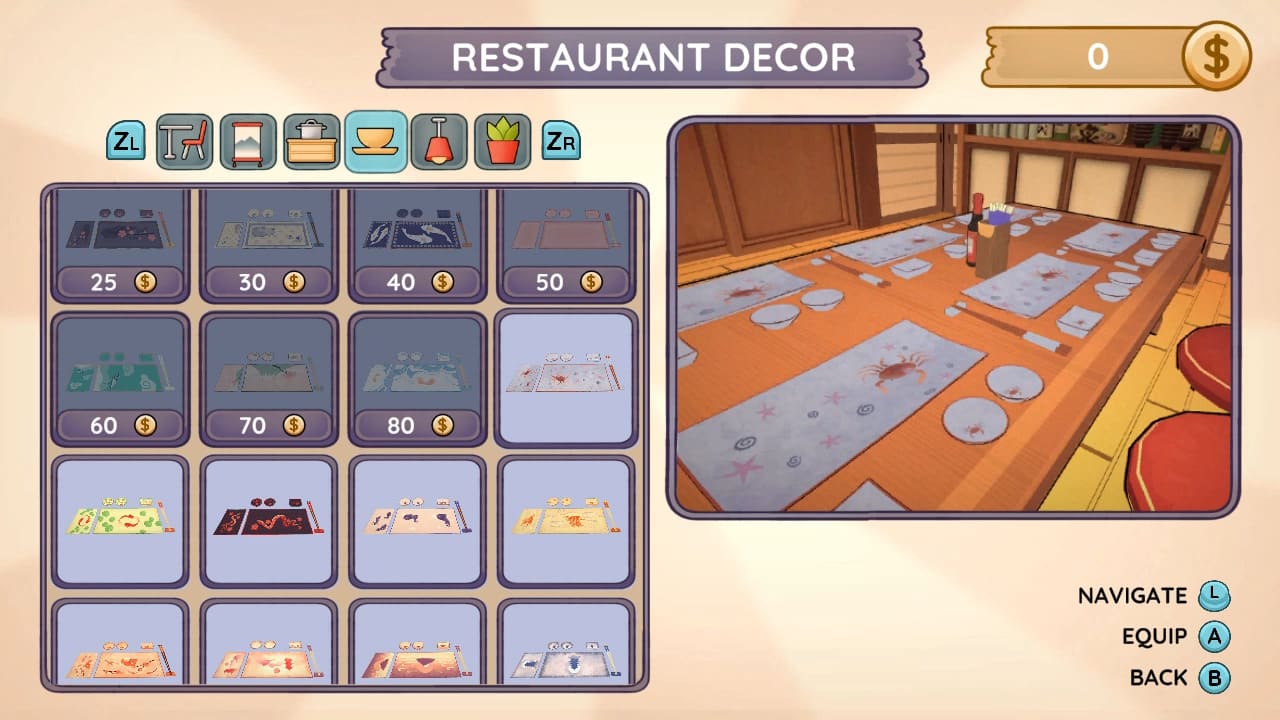Select the 60-coin teal placemat set
Viewport: 1280px width, 720px height.
[x=119, y=378]
